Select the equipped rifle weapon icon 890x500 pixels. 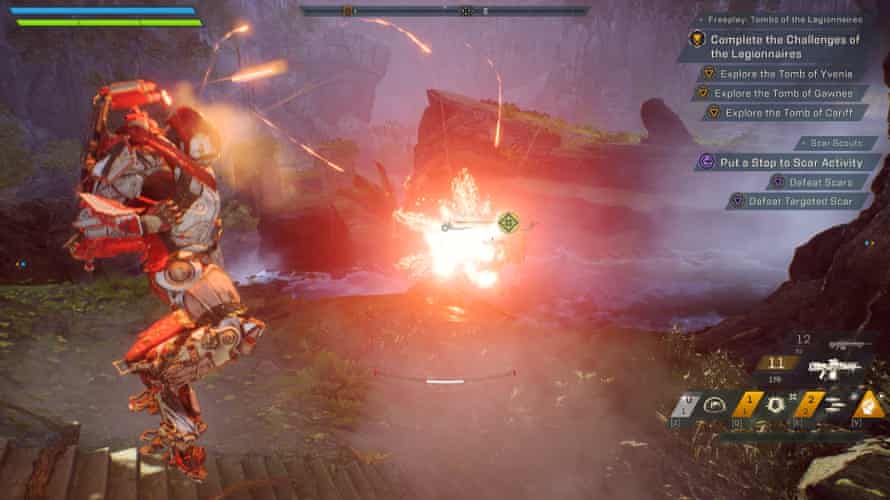click(x=835, y=369)
